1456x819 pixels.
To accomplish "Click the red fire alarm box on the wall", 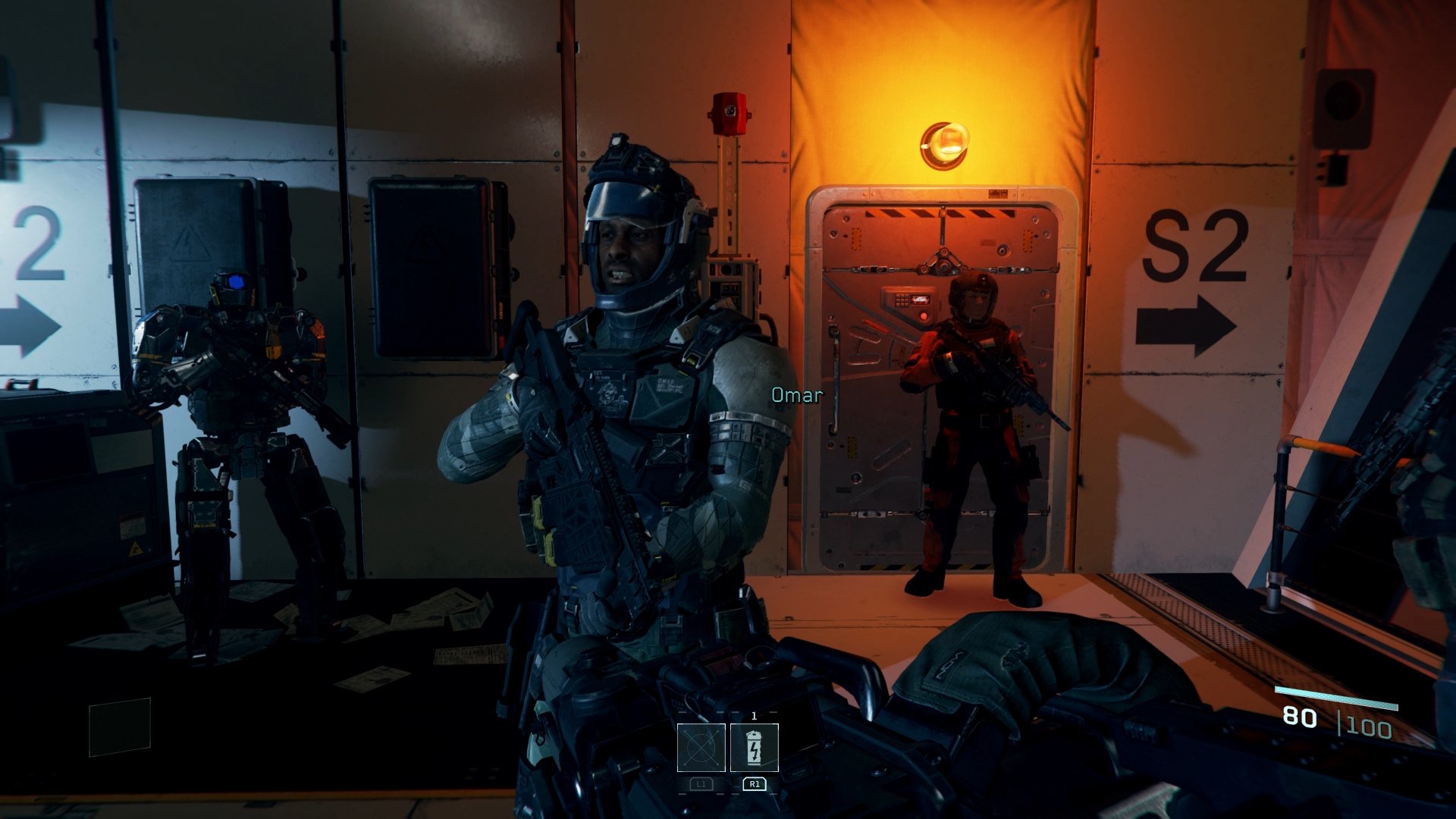I will (730, 114).
